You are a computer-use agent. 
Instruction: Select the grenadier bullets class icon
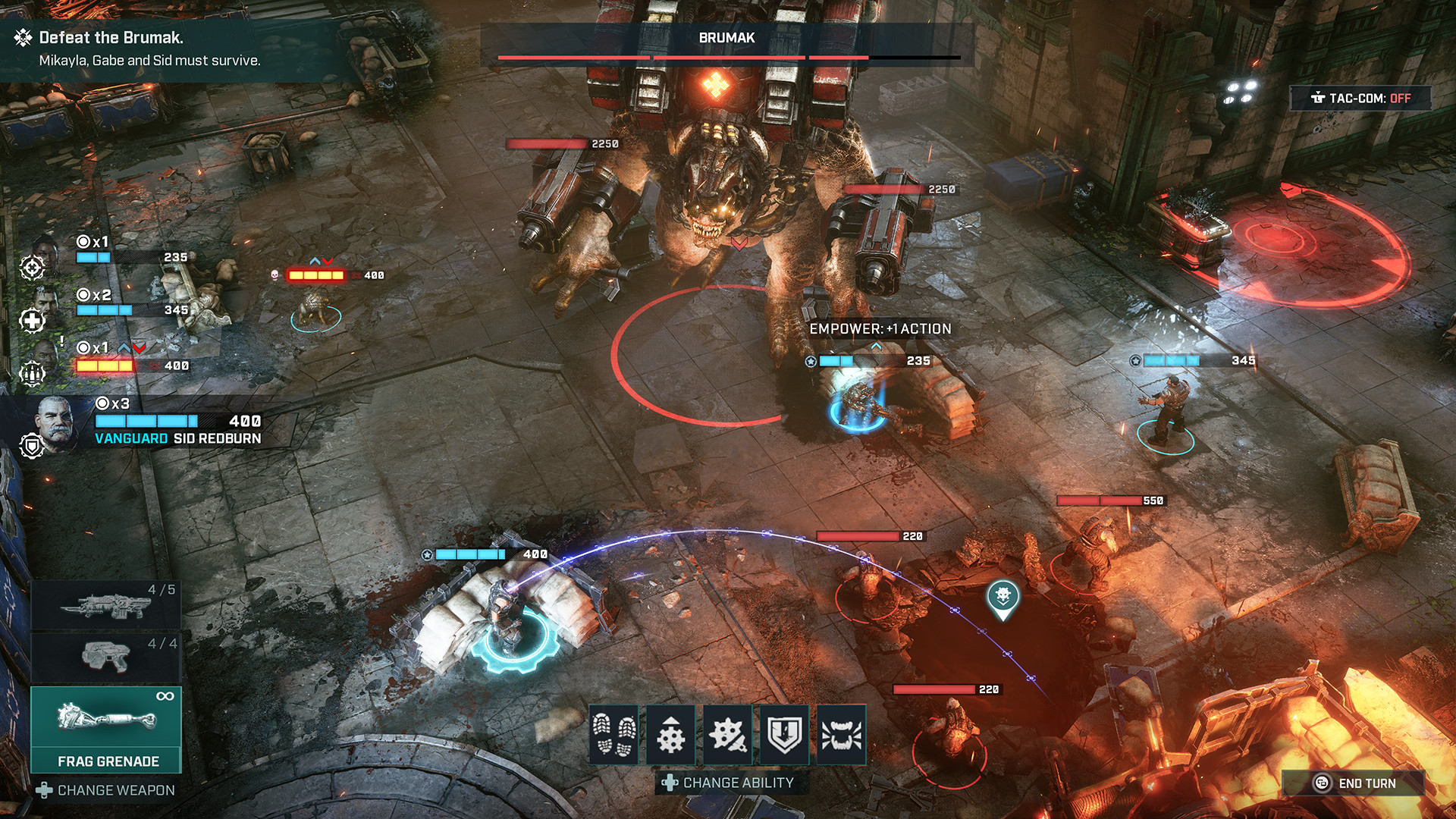coord(32,372)
